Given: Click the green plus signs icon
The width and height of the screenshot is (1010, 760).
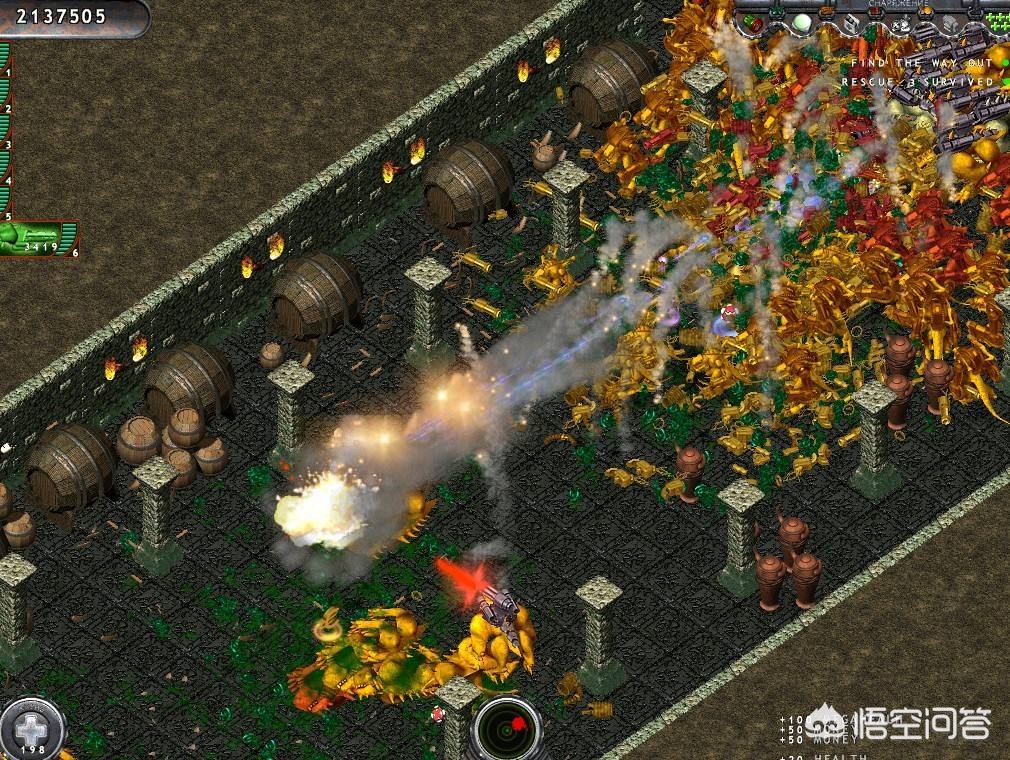Looking at the screenshot, I should click(995, 22).
